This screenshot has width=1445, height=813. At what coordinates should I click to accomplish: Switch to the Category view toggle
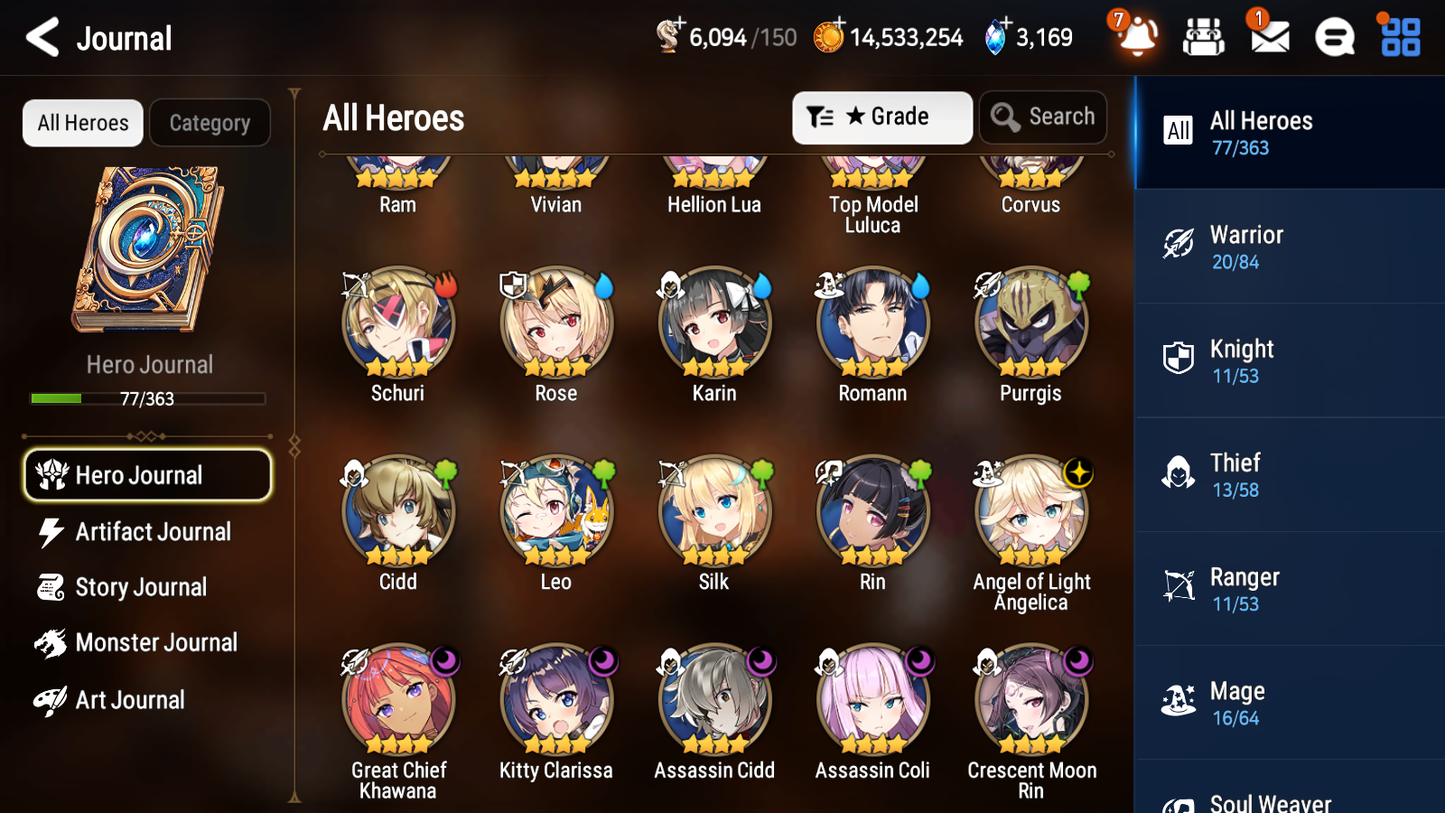tap(210, 122)
